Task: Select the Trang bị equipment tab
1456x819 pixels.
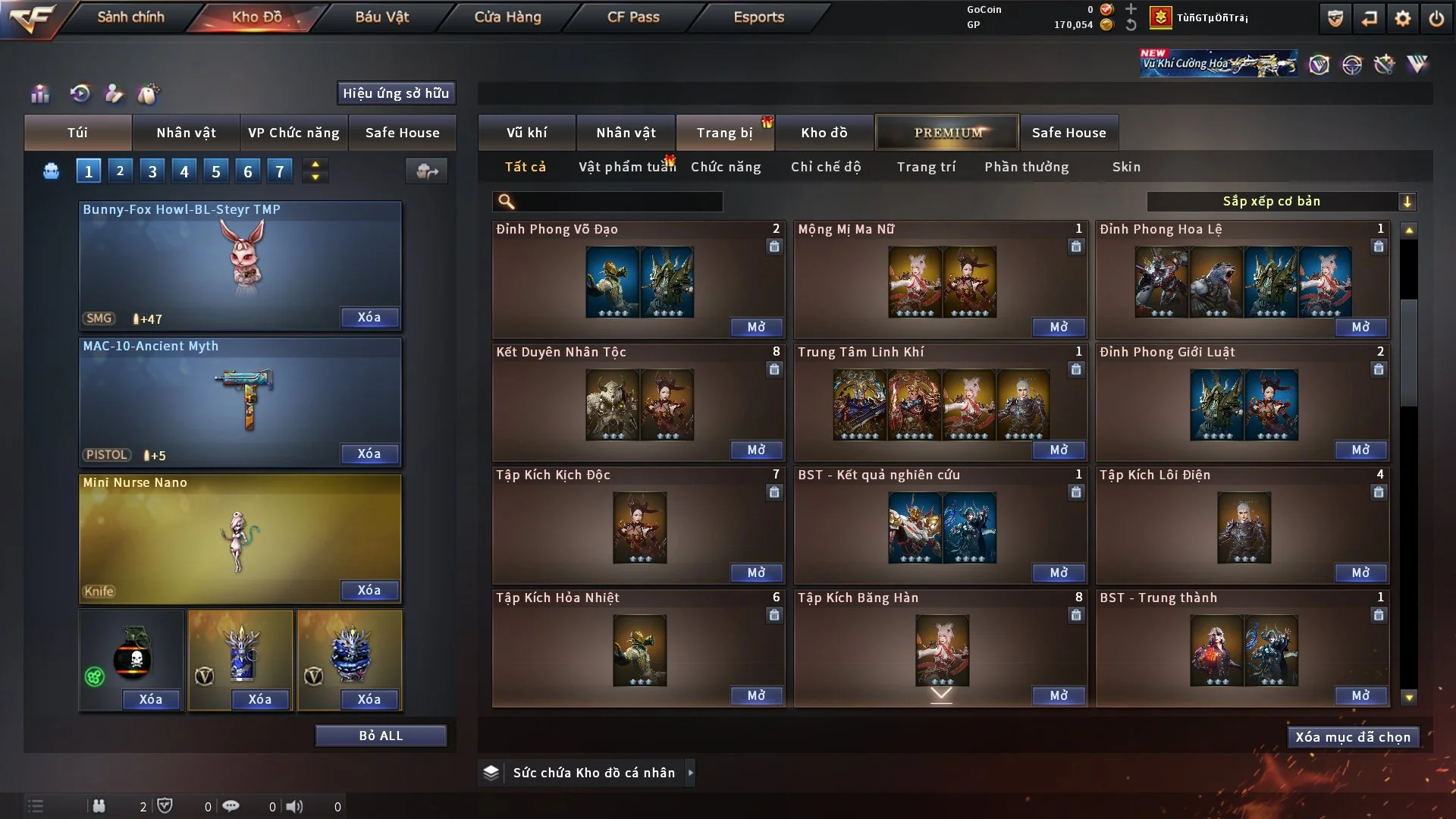Action: [x=724, y=133]
